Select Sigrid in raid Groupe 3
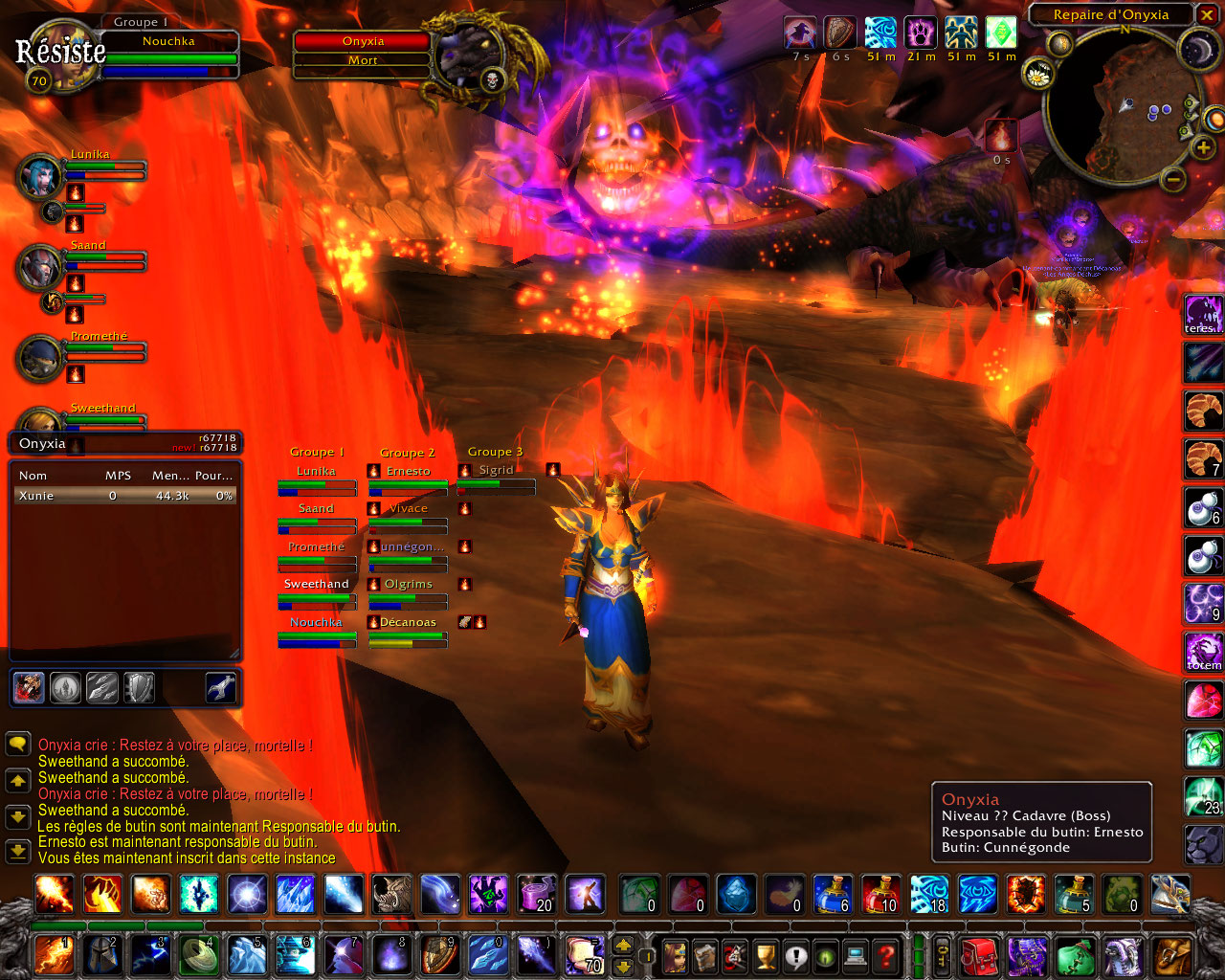This screenshot has height=980, width=1225. click(x=496, y=471)
